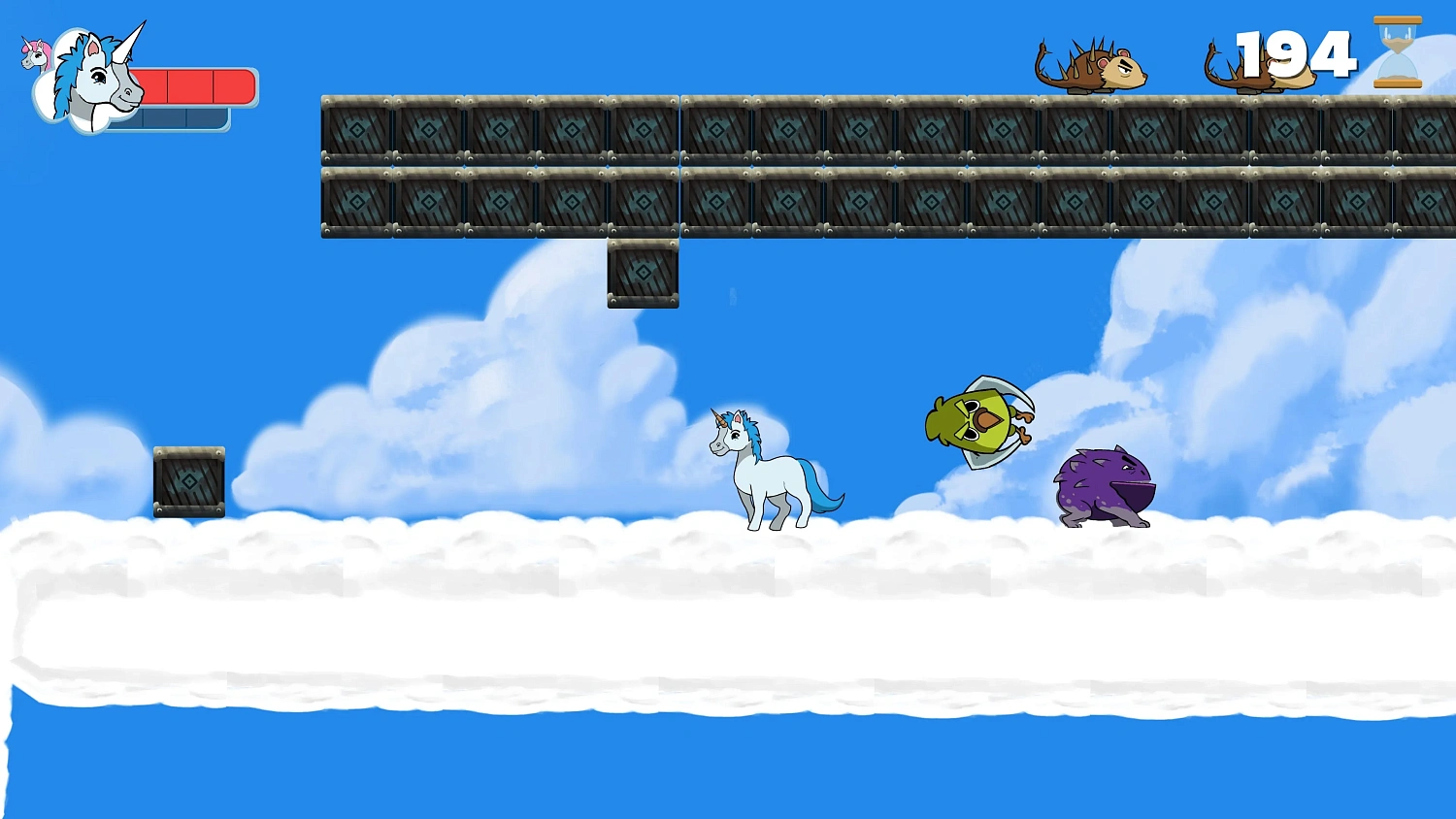Viewport: 1456px width, 819px height.
Task: Click the purple spiked monster
Action: pyautogui.click(x=1102, y=485)
